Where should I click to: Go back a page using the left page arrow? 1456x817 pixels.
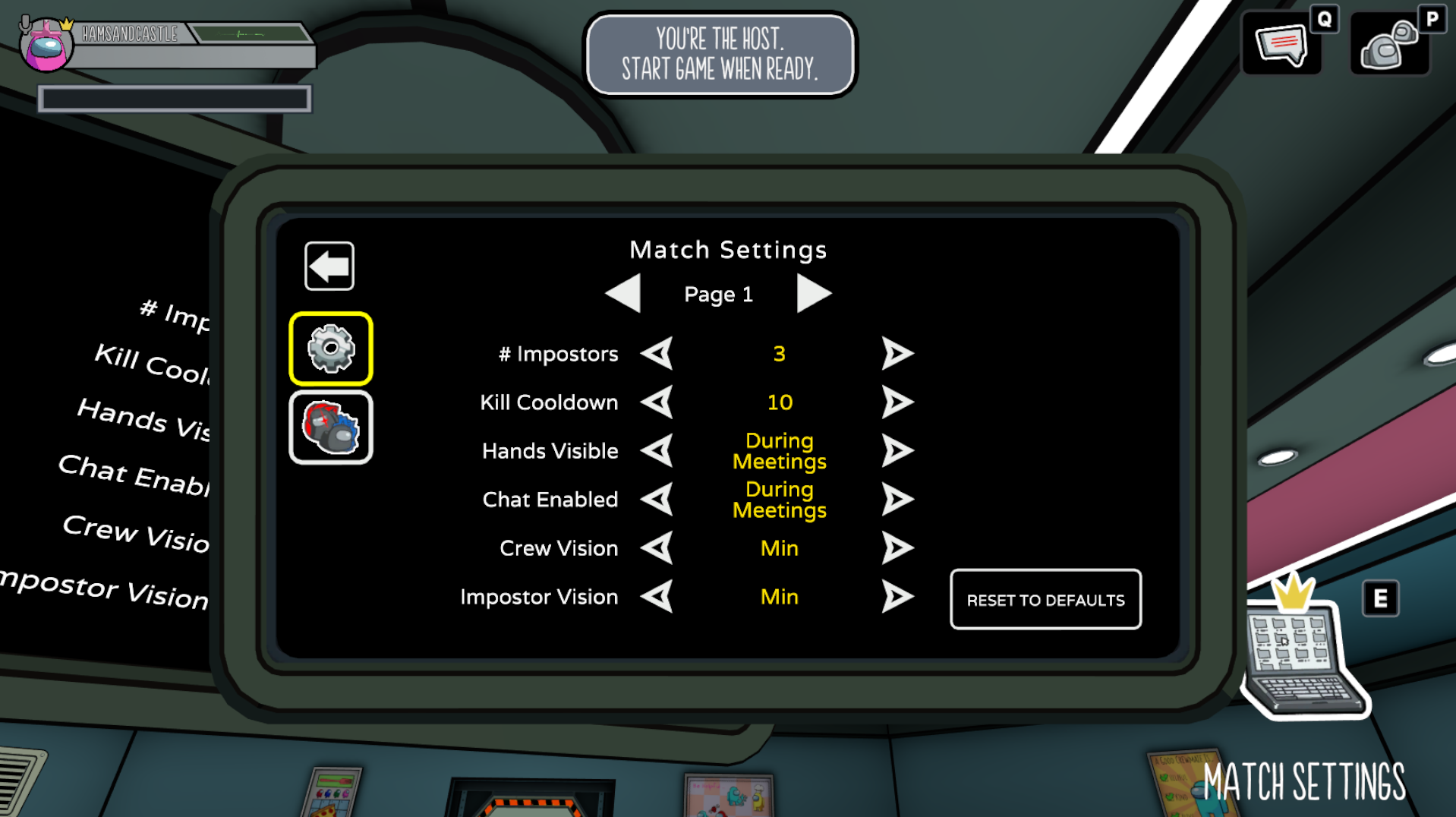623,294
